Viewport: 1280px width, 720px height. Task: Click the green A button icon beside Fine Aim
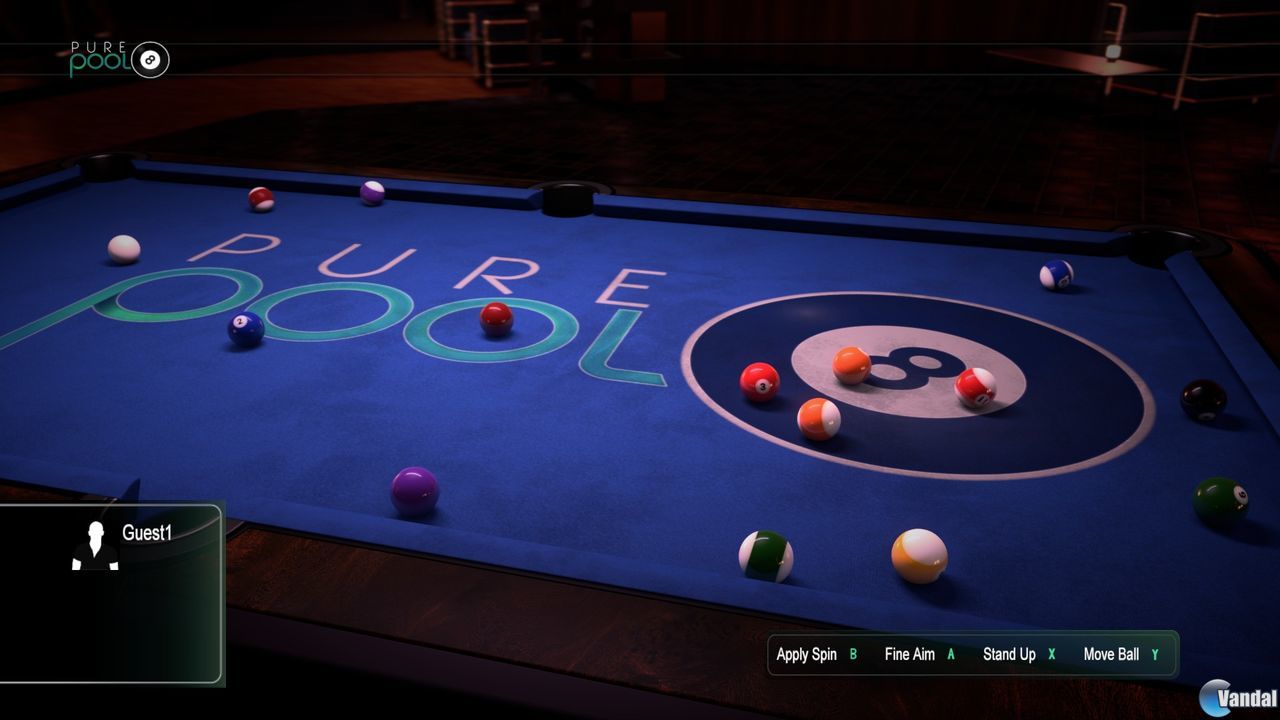pyautogui.click(x=950, y=654)
